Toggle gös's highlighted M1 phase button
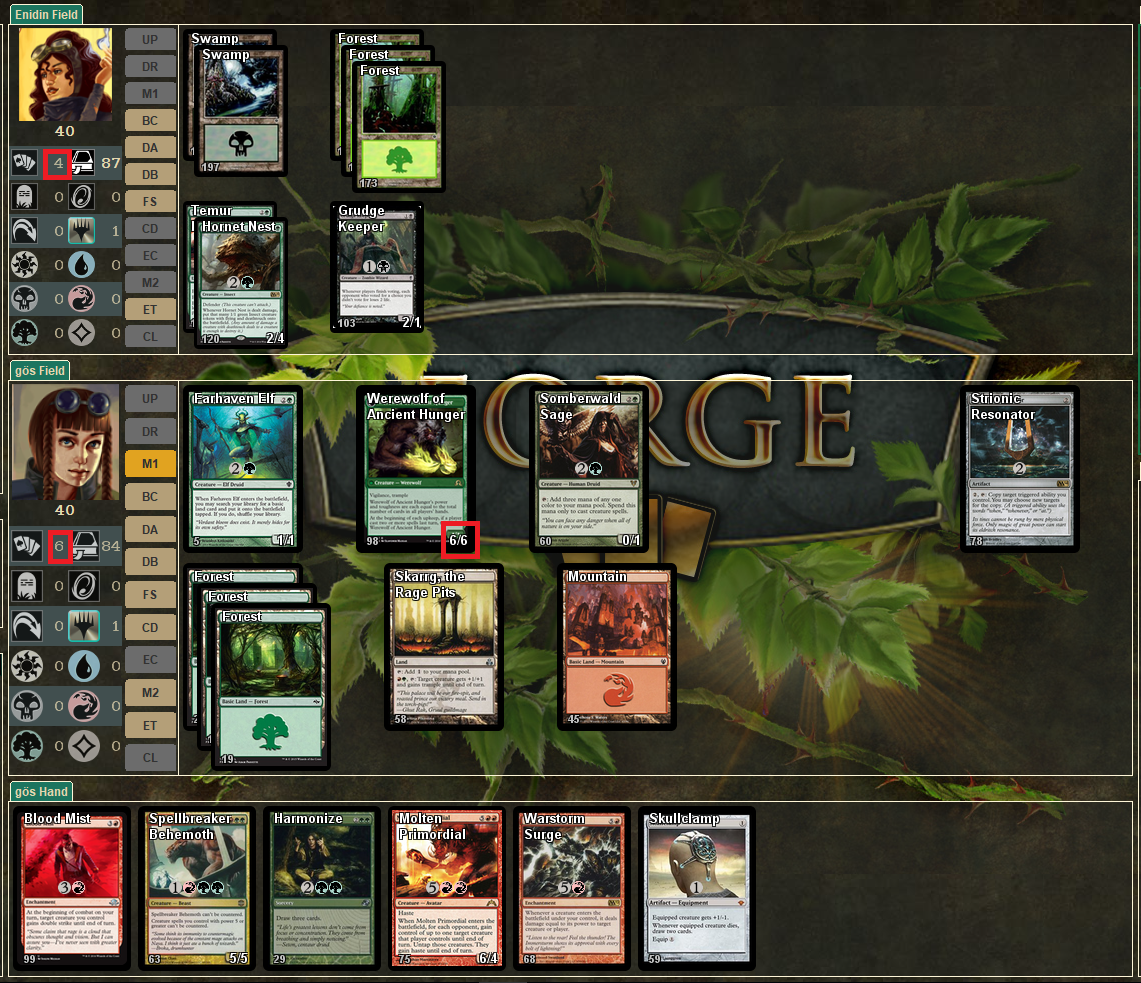1141x983 pixels. [x=150, y=464]
